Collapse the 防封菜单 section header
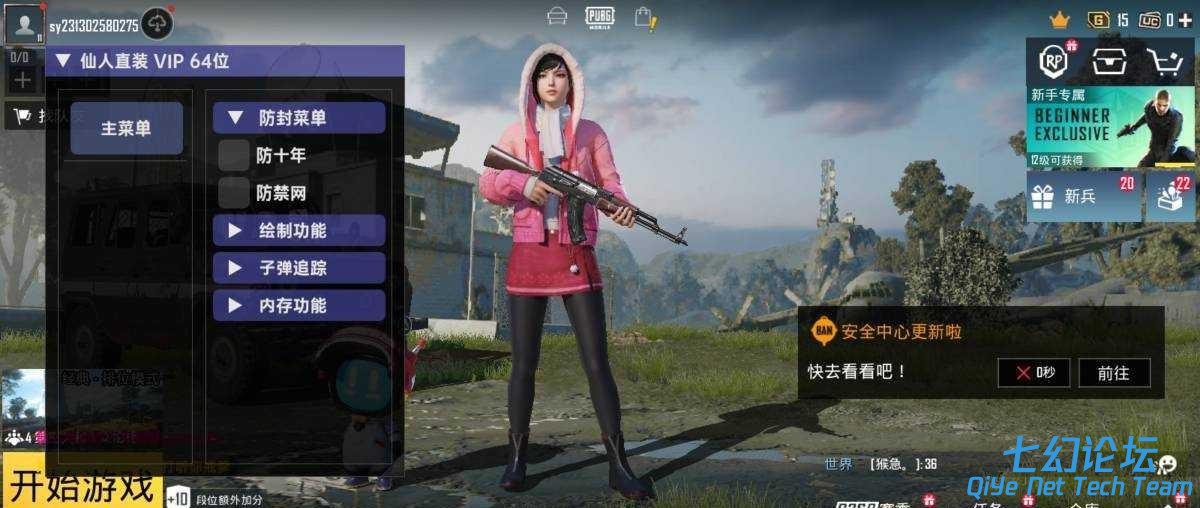Viewport: 1200px width, 508px height. 298,118
